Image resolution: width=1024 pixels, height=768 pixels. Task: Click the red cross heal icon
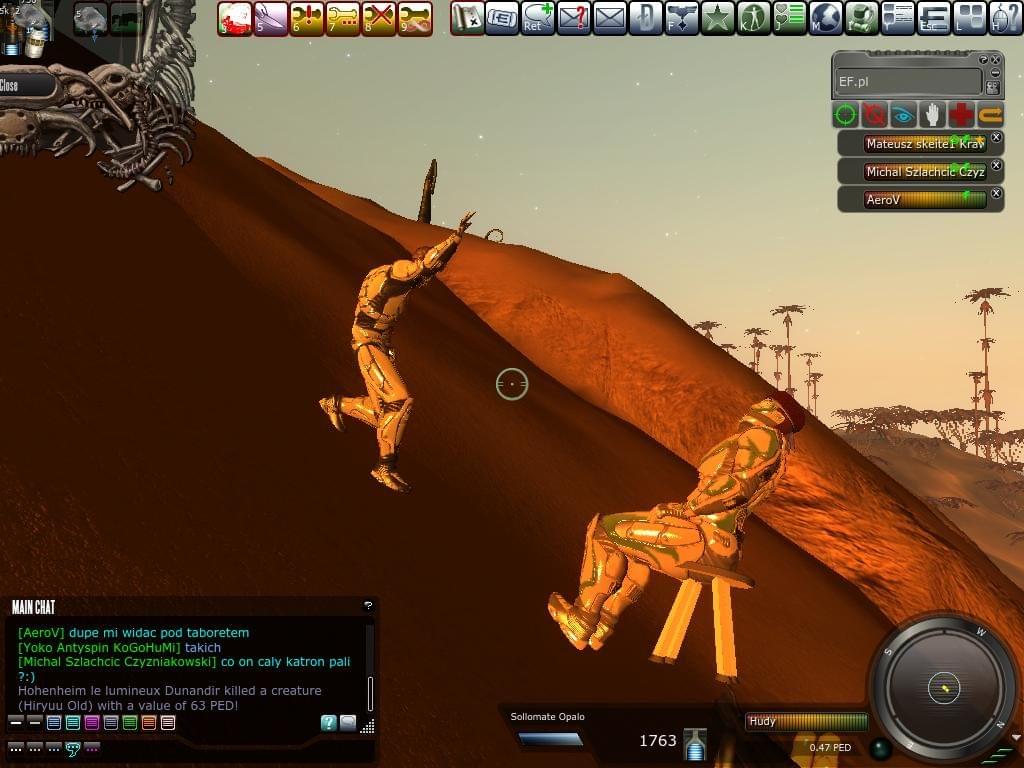(x=962, y=115)
